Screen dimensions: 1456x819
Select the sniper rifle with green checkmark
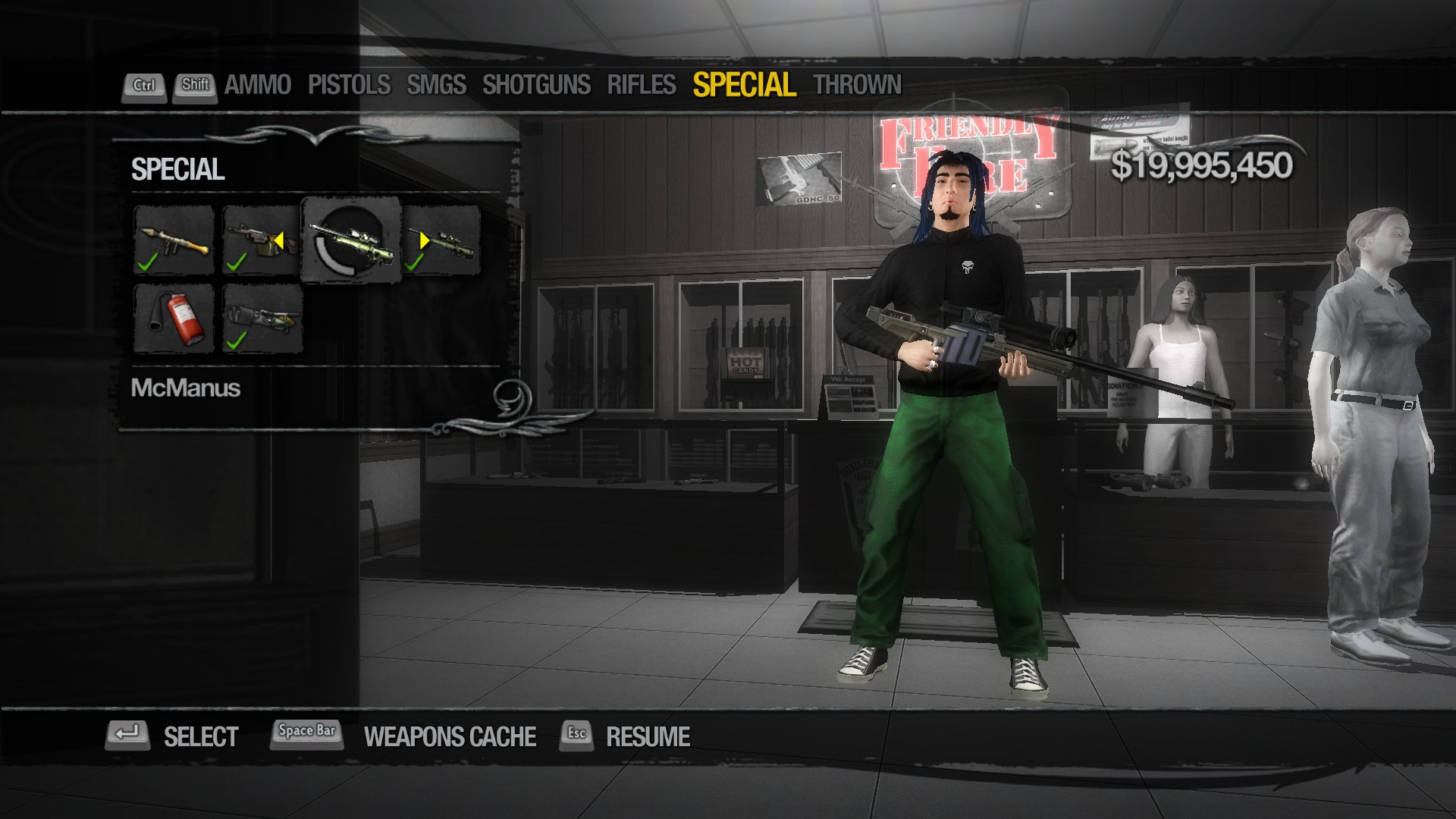click(441, 240)
